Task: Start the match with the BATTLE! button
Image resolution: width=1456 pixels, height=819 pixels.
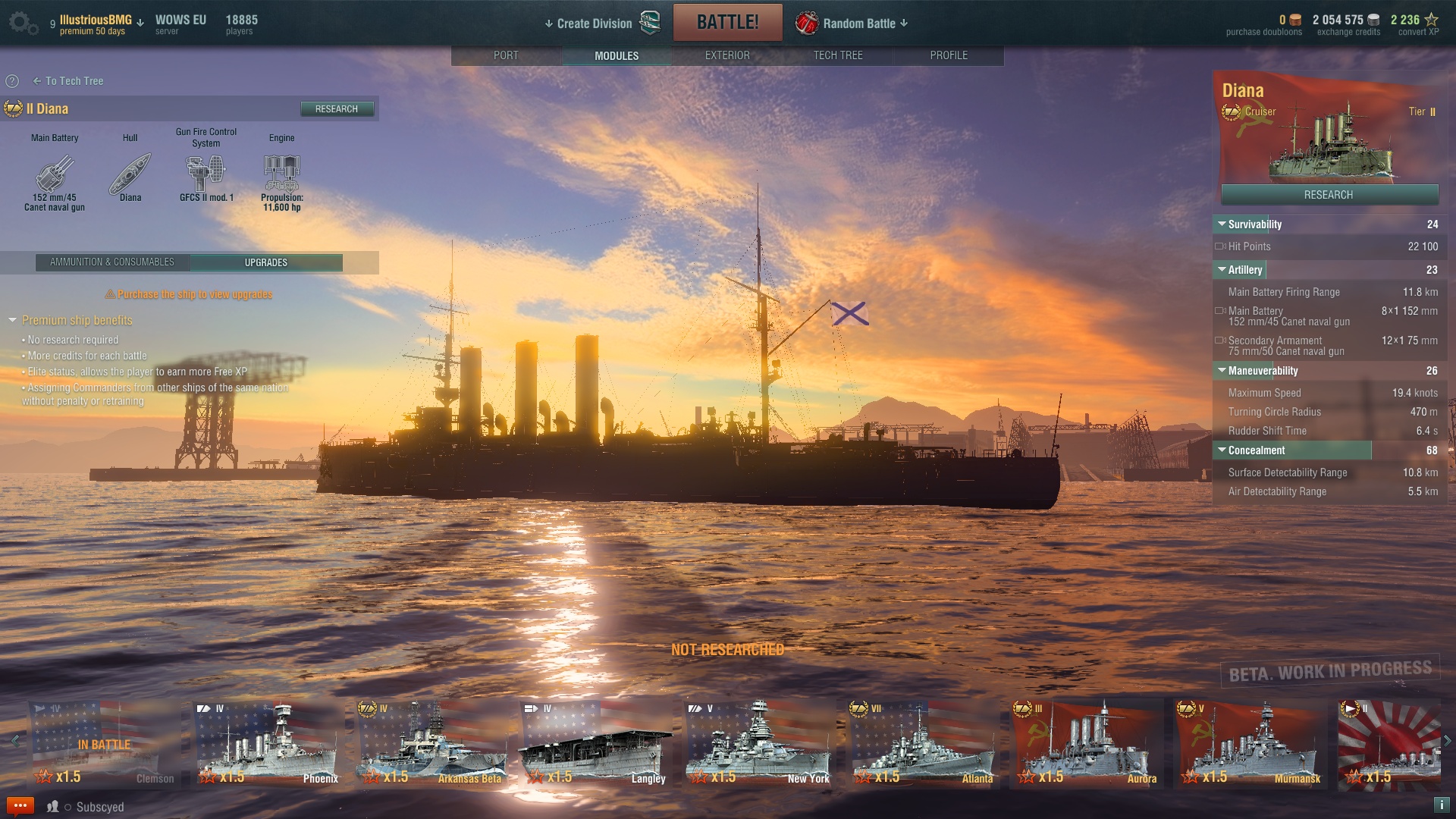Action: click(x=727, y=23)
